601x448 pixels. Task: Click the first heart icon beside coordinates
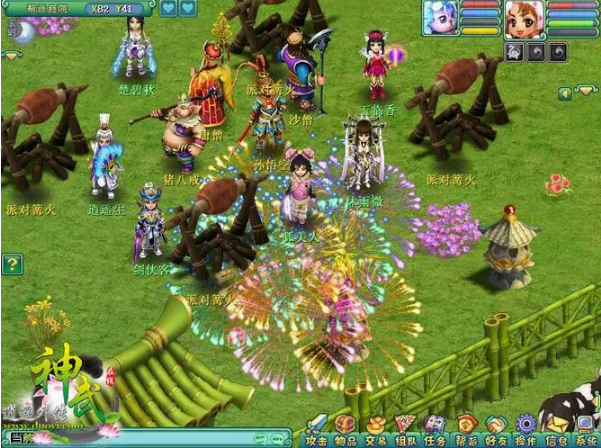167,9
